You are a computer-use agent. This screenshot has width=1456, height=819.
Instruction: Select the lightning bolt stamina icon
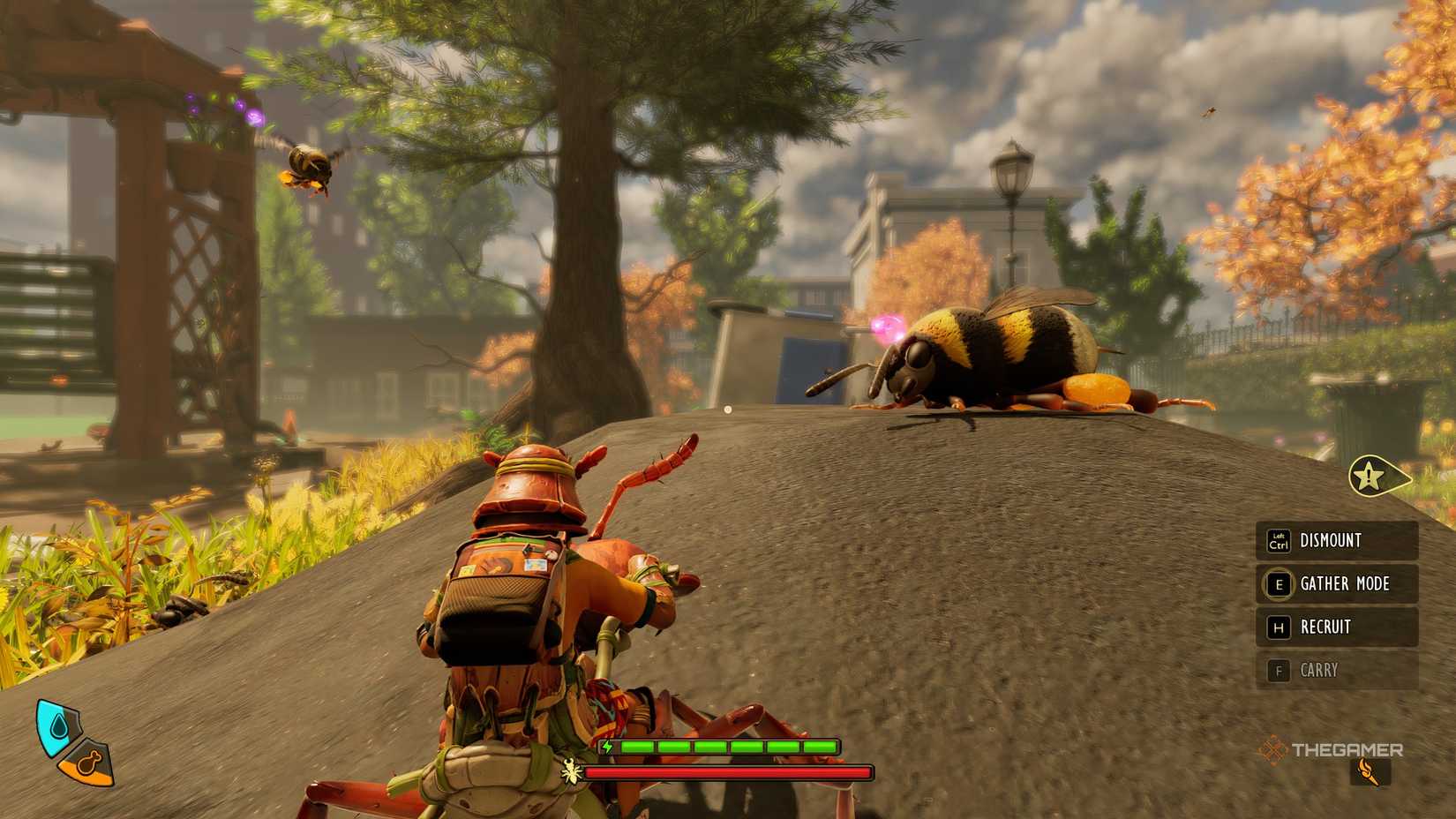point(609,748)
